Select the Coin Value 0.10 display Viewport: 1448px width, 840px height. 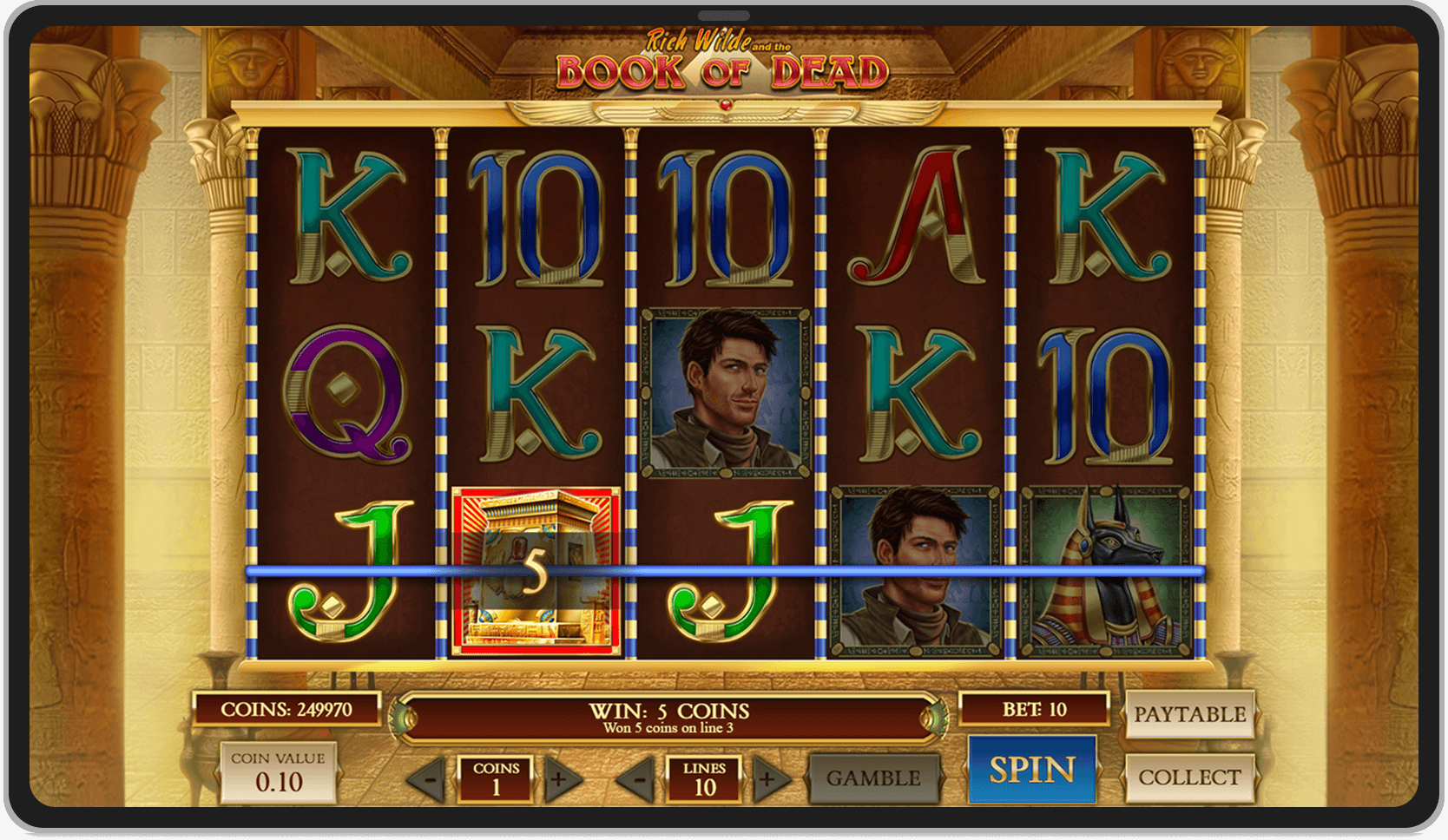(280, 772)
